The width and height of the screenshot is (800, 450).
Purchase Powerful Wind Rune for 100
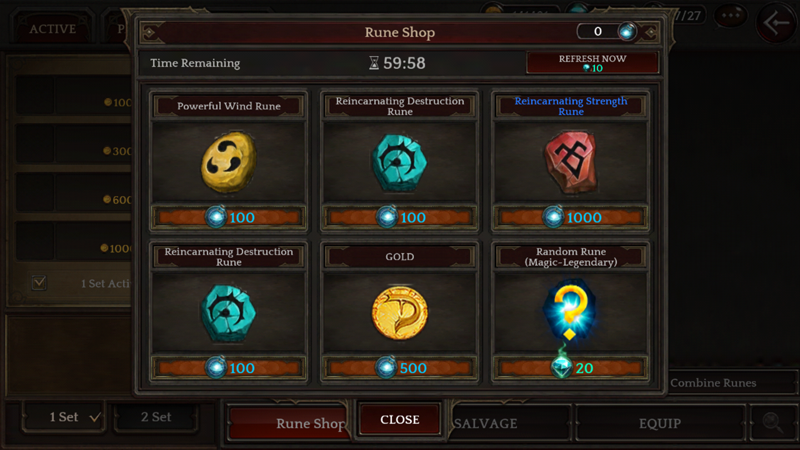pos(229,217)
